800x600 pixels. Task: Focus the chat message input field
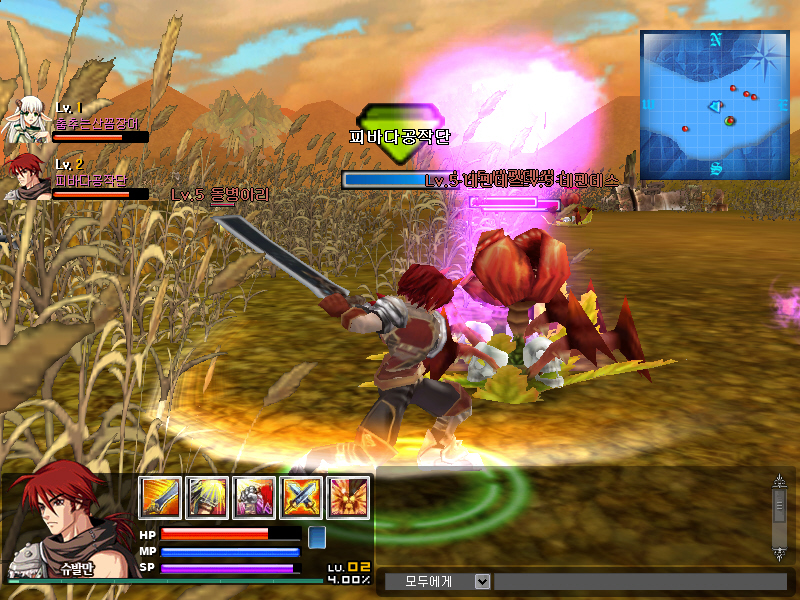click(x=640, y=581)
